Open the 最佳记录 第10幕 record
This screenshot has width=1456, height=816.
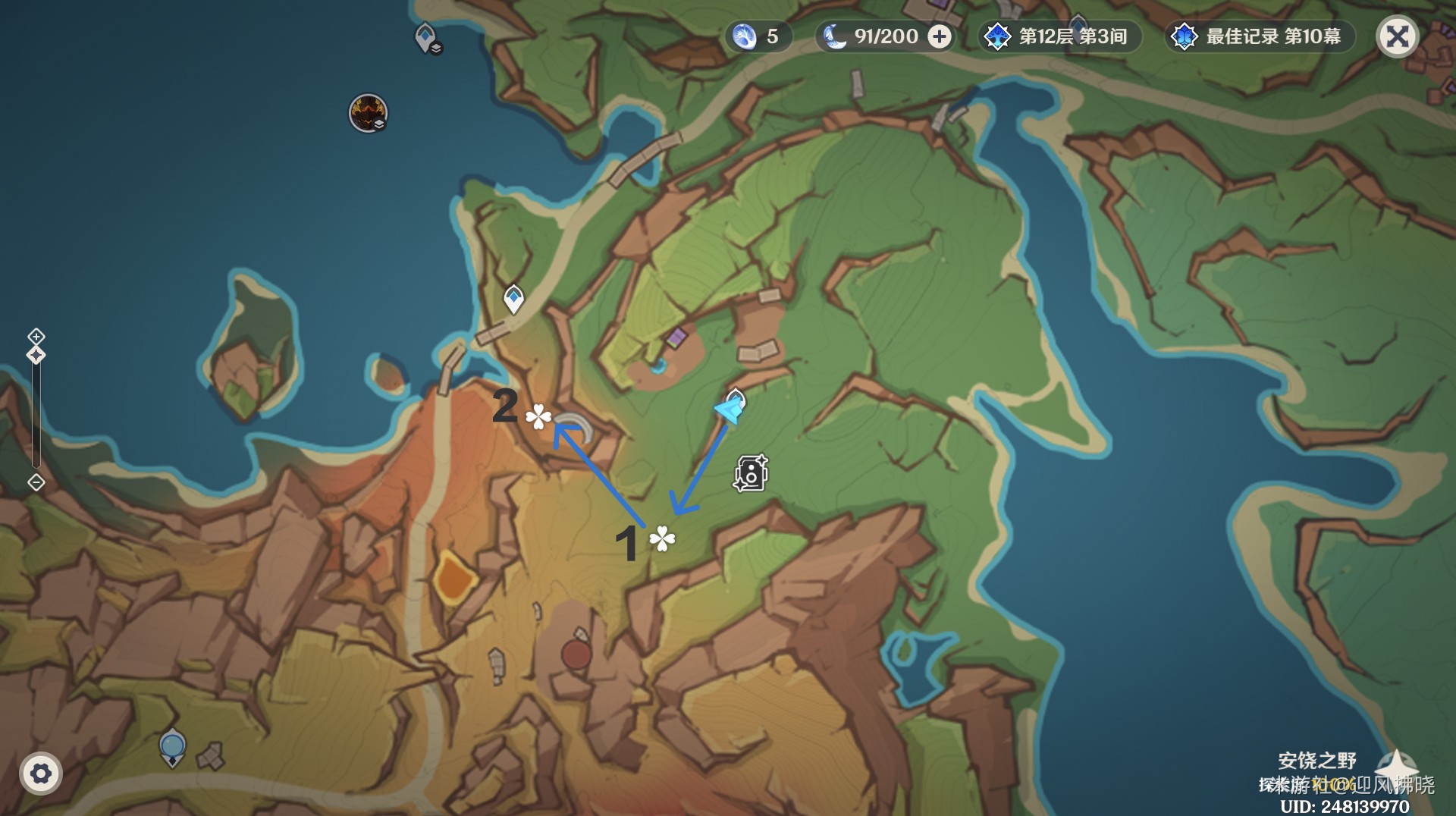(1260, 36)
